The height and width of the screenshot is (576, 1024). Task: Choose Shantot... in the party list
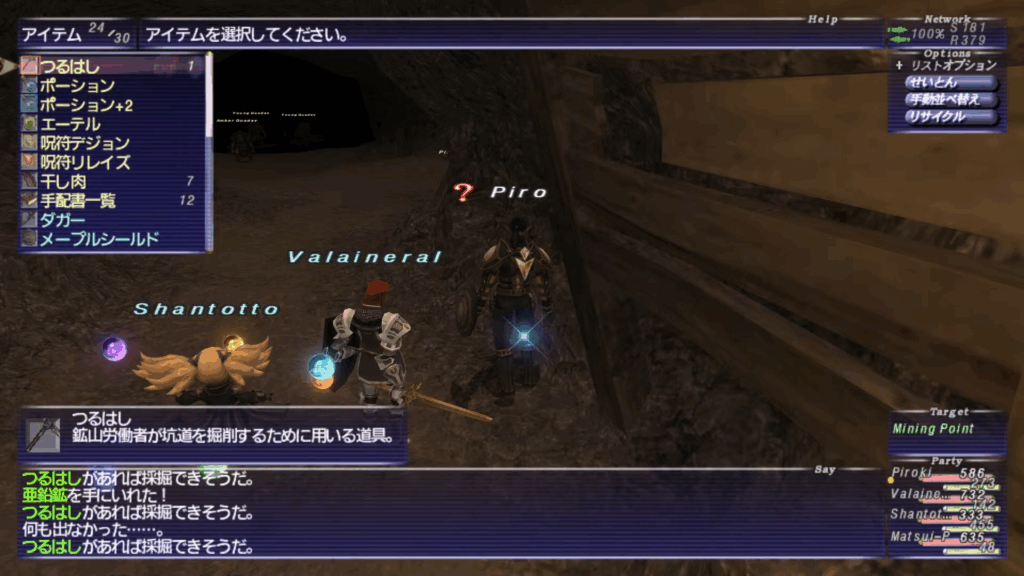(x=946, y=514)
